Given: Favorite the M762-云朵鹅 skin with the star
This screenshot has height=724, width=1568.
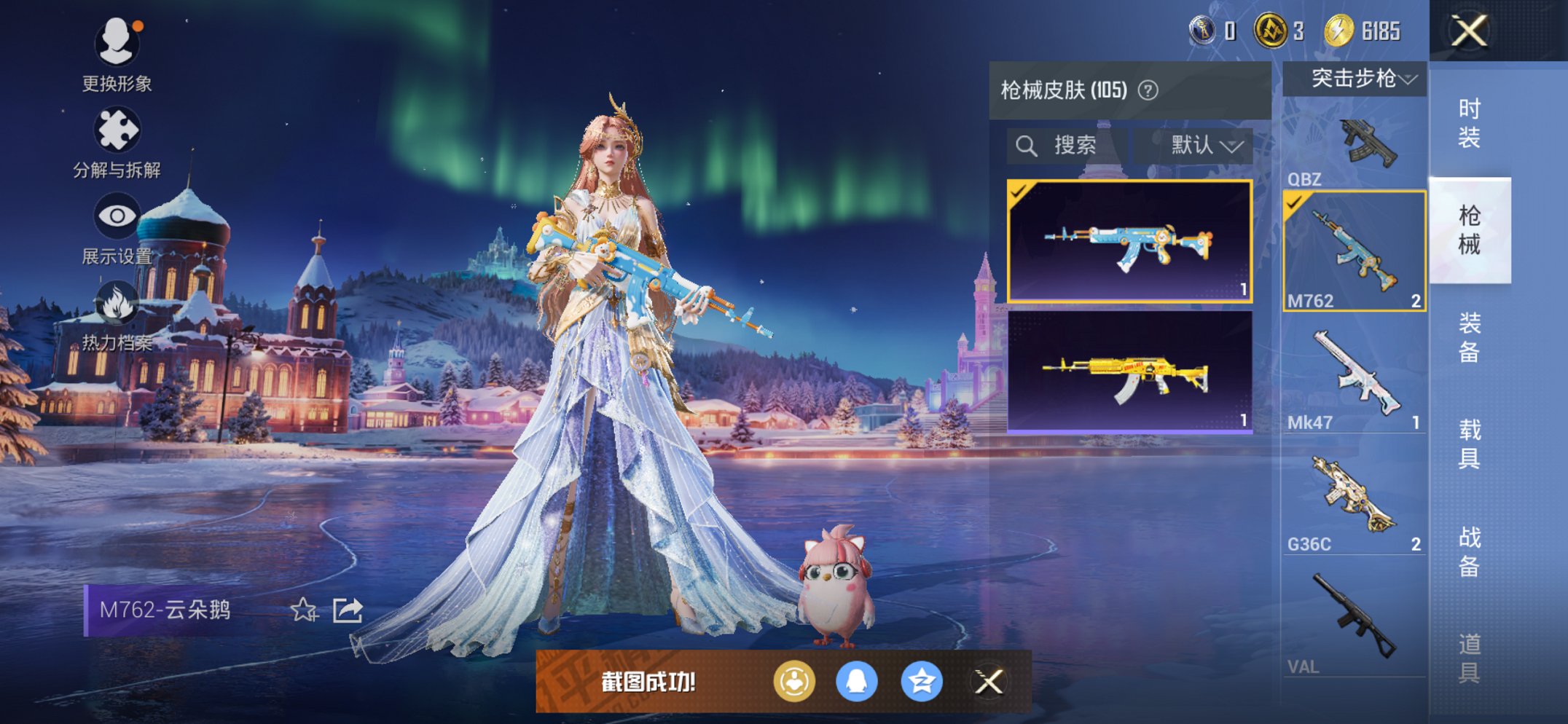Looking at the screenshot, I should [x=304, y=610].
